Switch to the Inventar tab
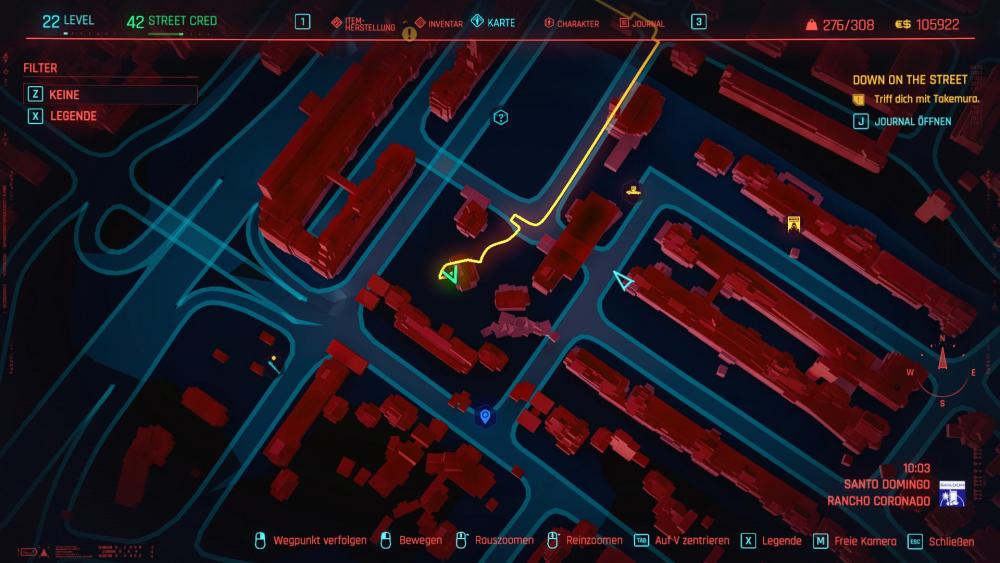1000x563 pixels. click(x=439, y=22)
